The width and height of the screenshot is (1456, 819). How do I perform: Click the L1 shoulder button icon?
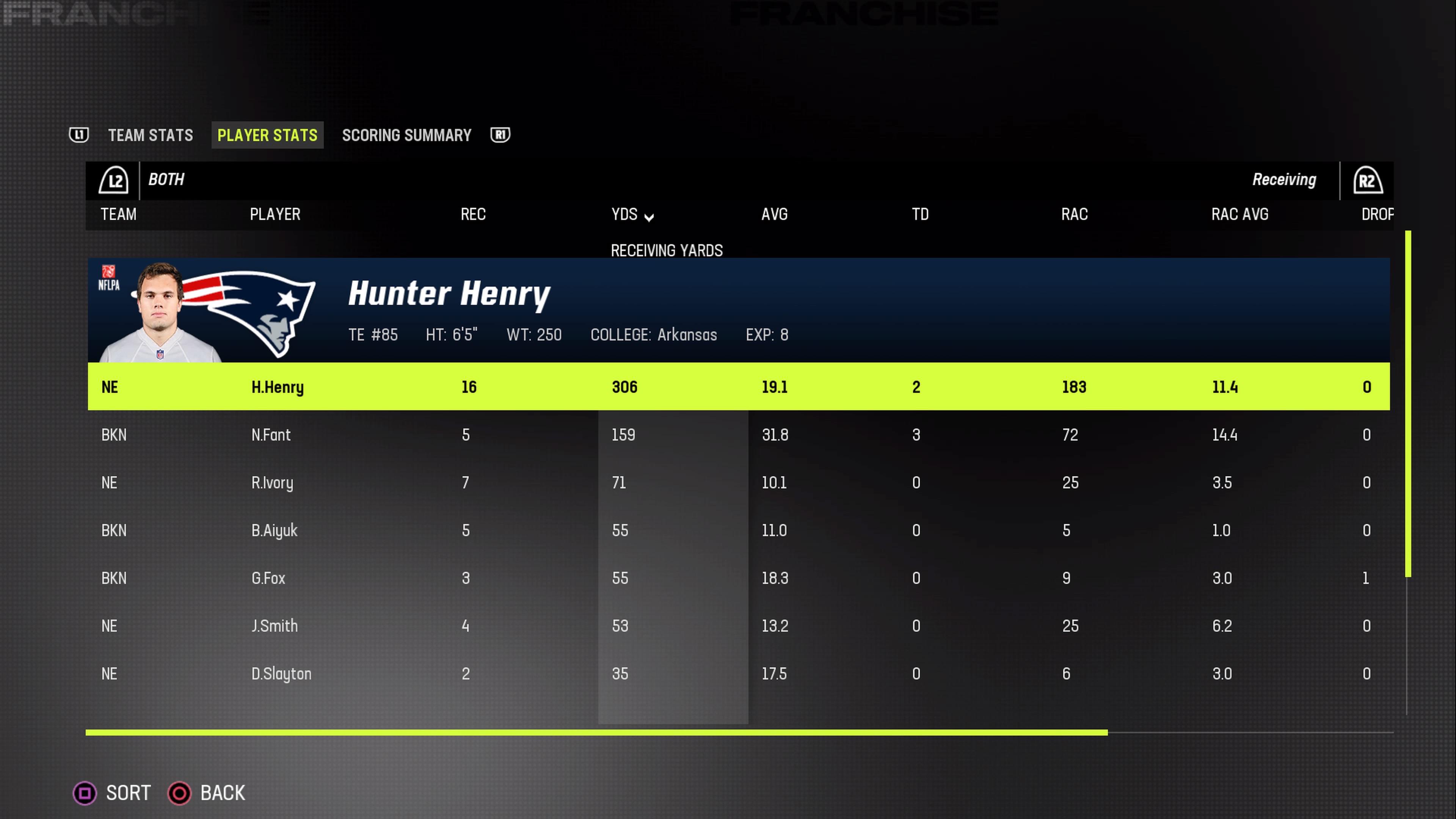tap(79, 135)
